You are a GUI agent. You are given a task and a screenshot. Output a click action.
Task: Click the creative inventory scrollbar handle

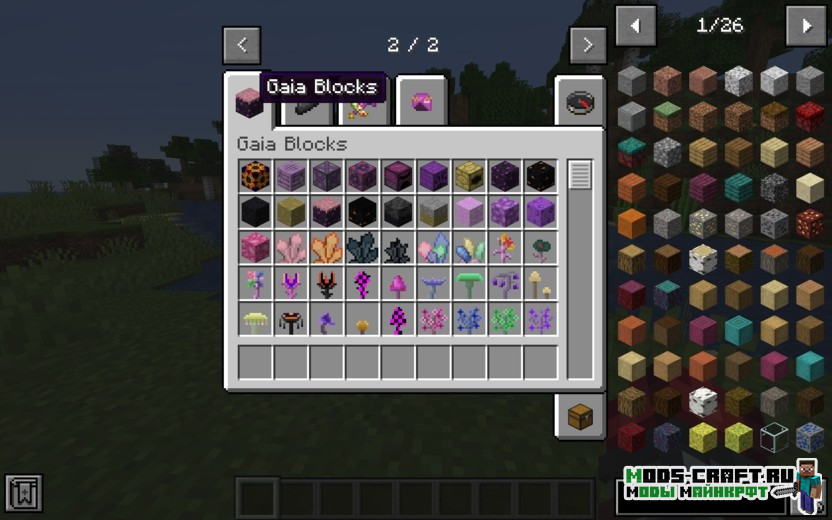click(580, 176)
